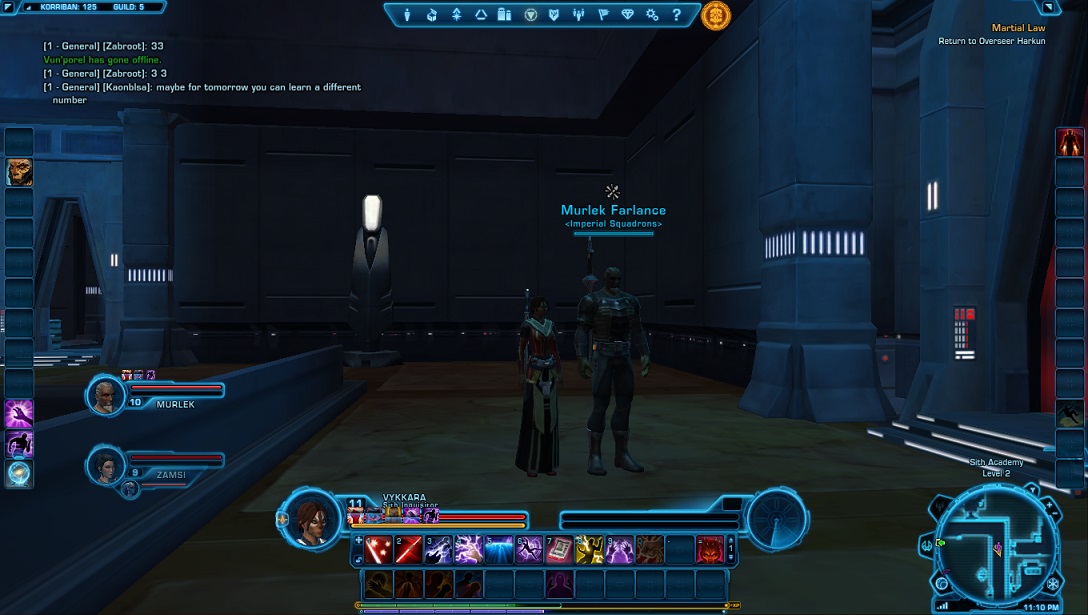Use the datapad item in slot 7
This screenshot has width=1088, height=615.
tap(559, 549)
